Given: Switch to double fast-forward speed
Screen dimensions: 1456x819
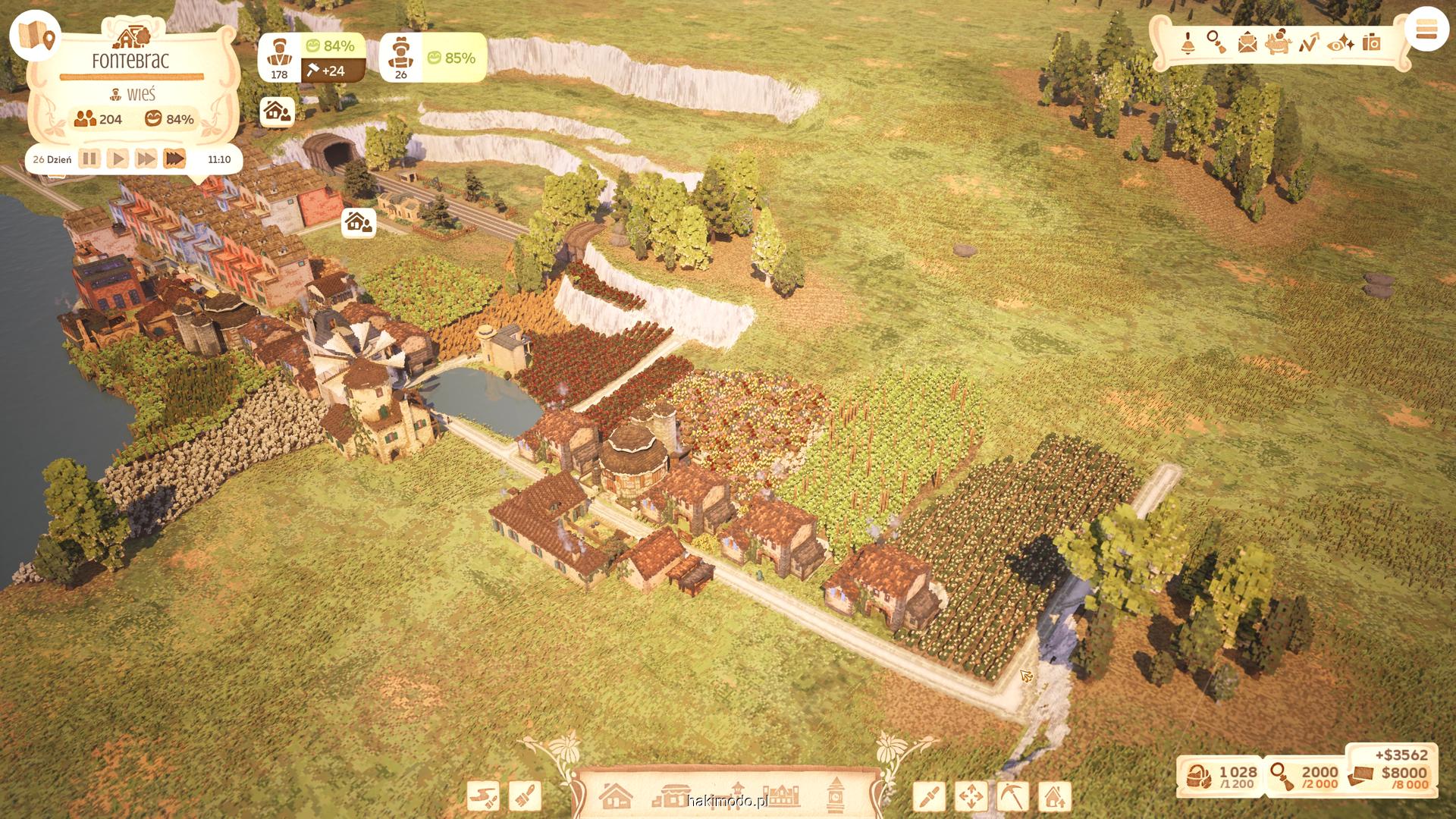Looking at the screenshot, I should pos(146,159).
